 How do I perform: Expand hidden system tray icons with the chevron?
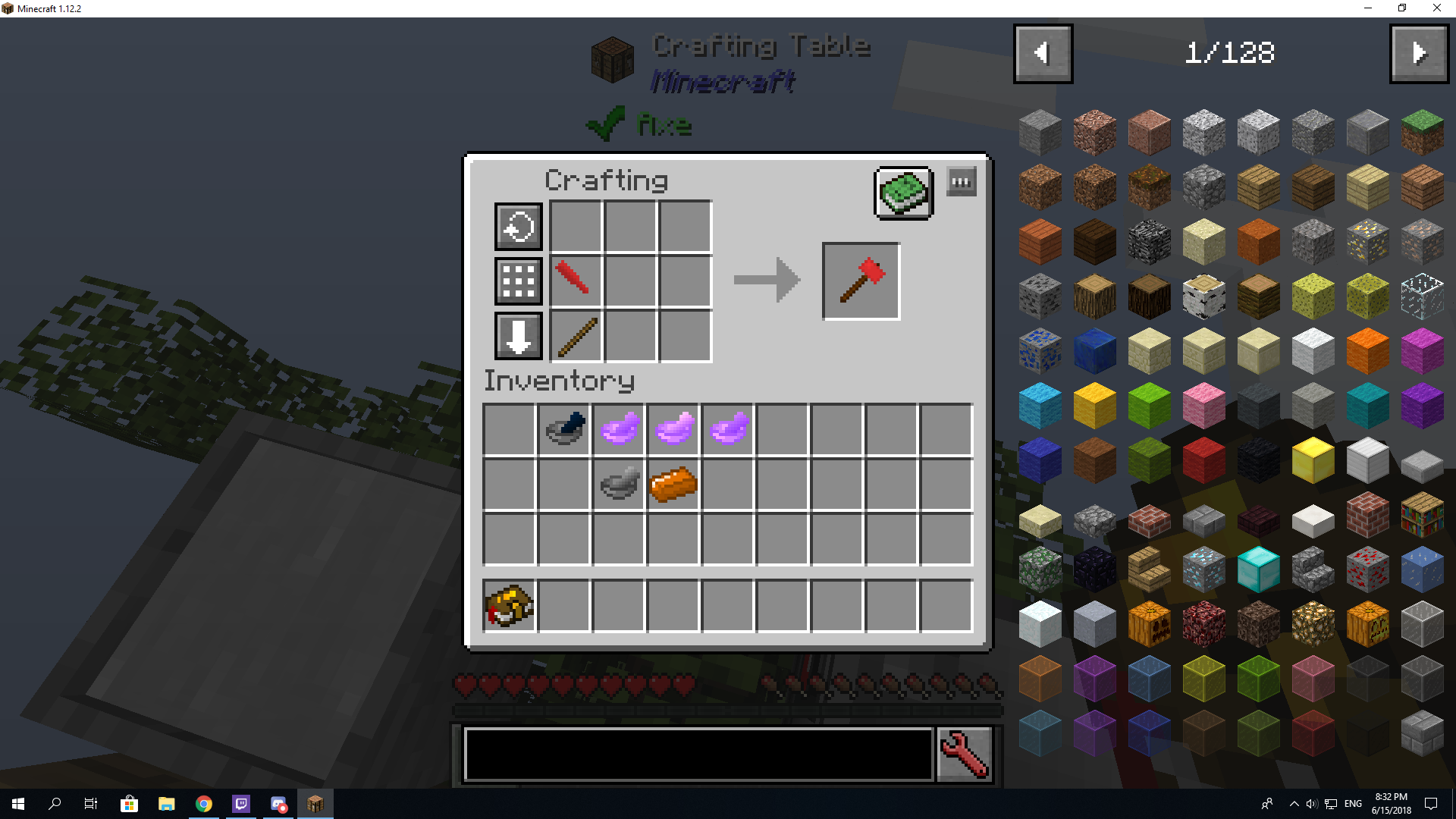pos(1294,804)
